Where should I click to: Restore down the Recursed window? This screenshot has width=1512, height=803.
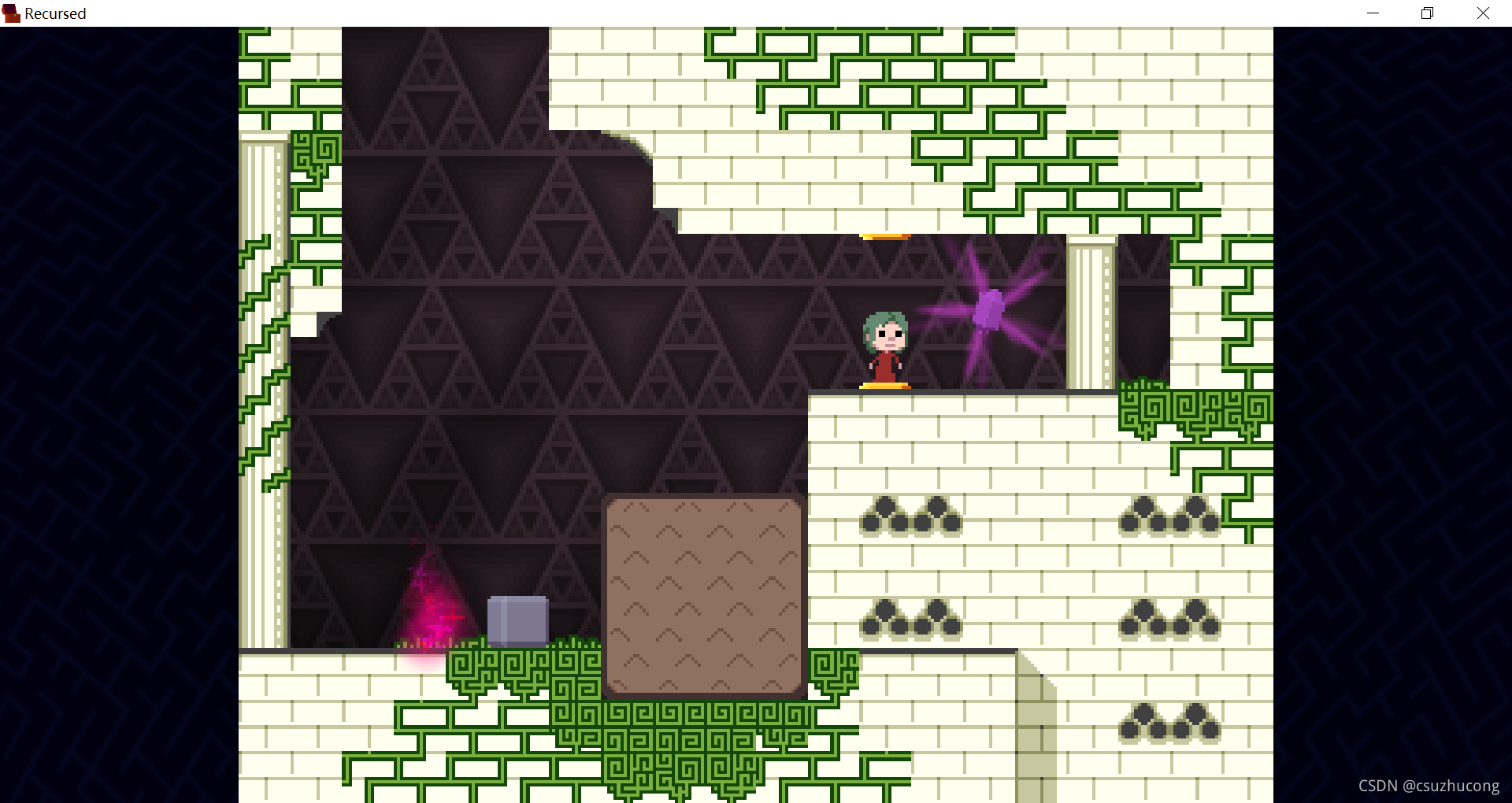tap(1427, 13)
